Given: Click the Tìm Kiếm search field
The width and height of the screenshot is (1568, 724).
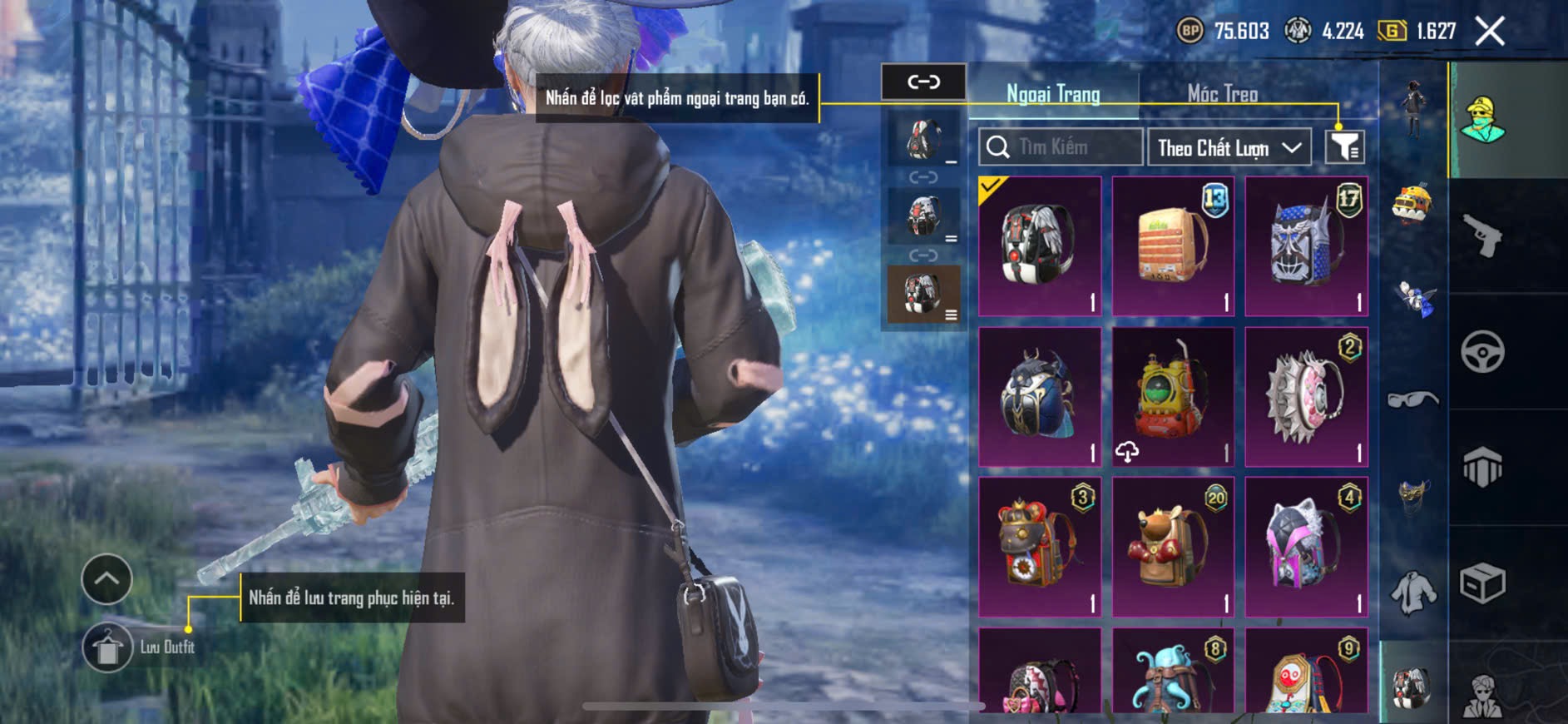Looking at the screenshot, I should [x=1061, y=147].
